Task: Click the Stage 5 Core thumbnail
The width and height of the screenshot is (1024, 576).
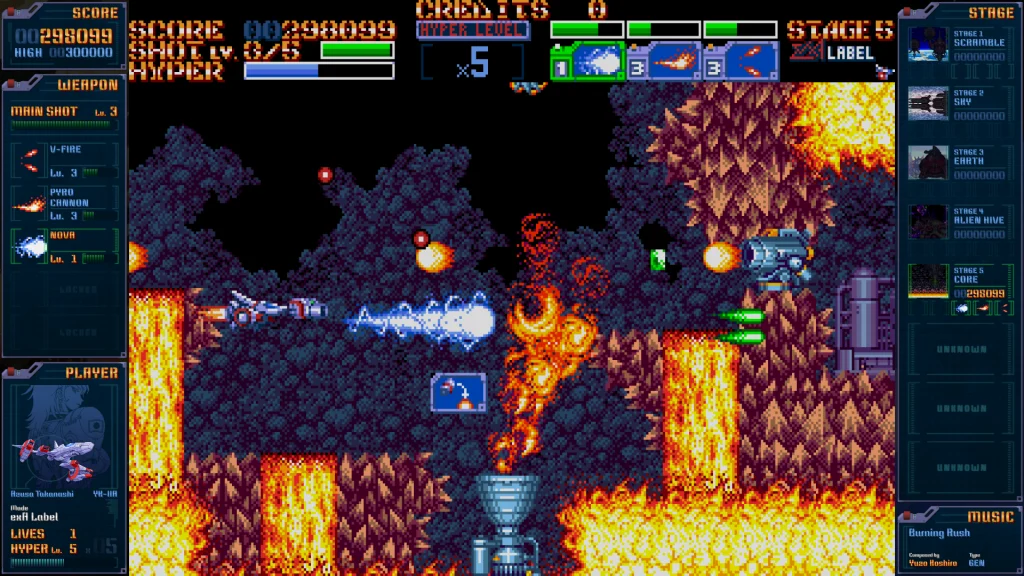Action: tap(928, 281)
